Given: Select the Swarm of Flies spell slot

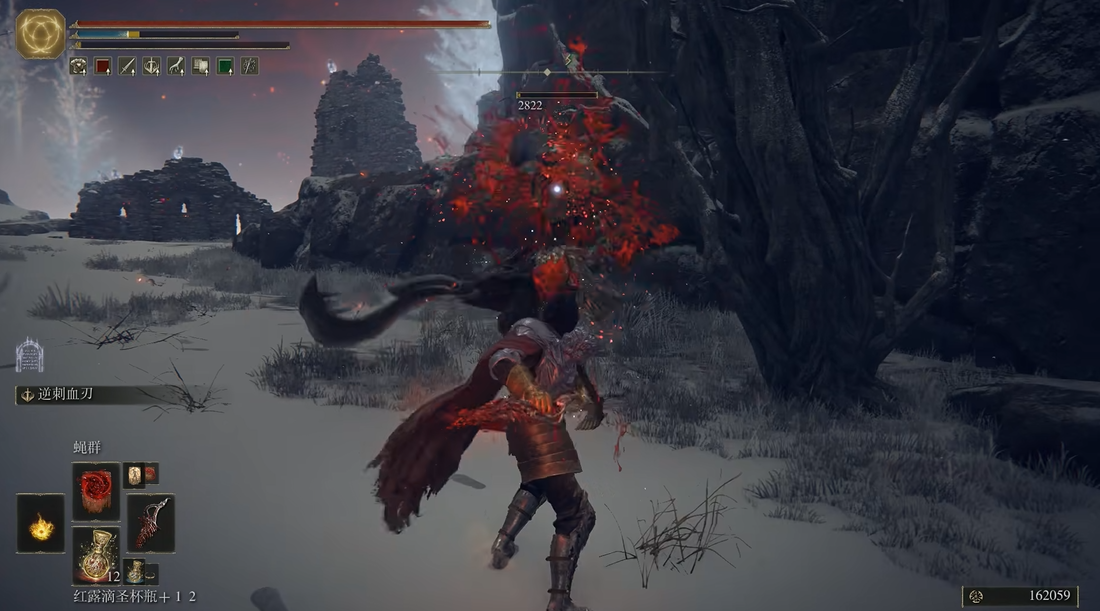Looking at the screenshot, I should click(x=96, y=491).
